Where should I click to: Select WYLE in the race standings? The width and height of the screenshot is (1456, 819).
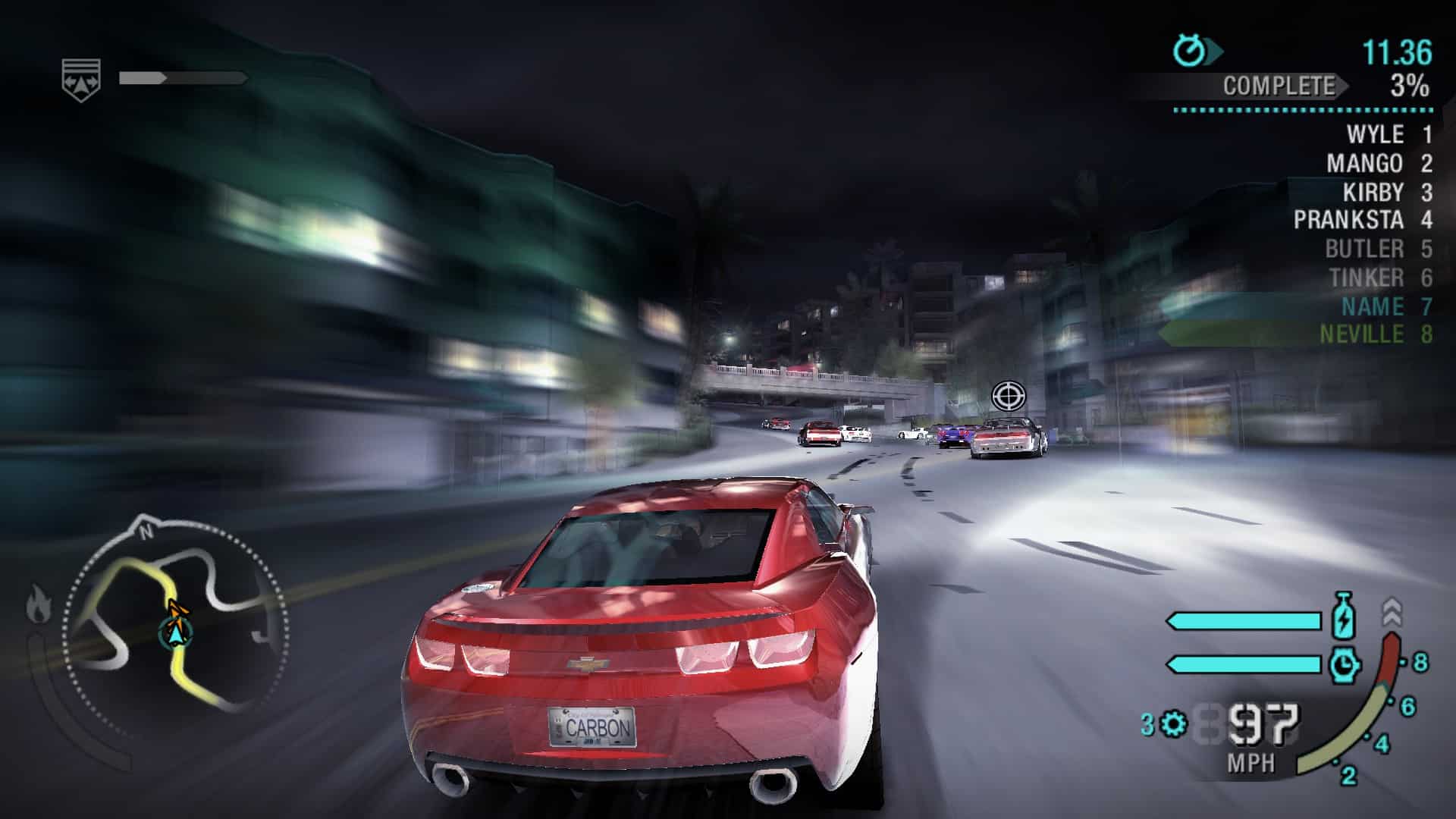[x=1374, y=135]
